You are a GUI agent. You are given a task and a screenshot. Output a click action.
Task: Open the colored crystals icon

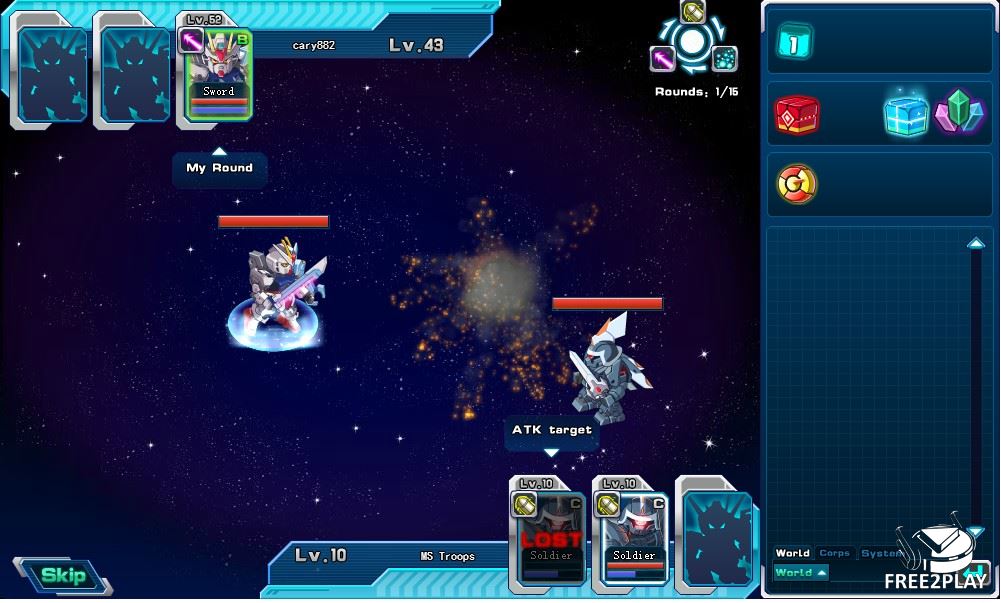pyautogui.click(x=959, y=114)
